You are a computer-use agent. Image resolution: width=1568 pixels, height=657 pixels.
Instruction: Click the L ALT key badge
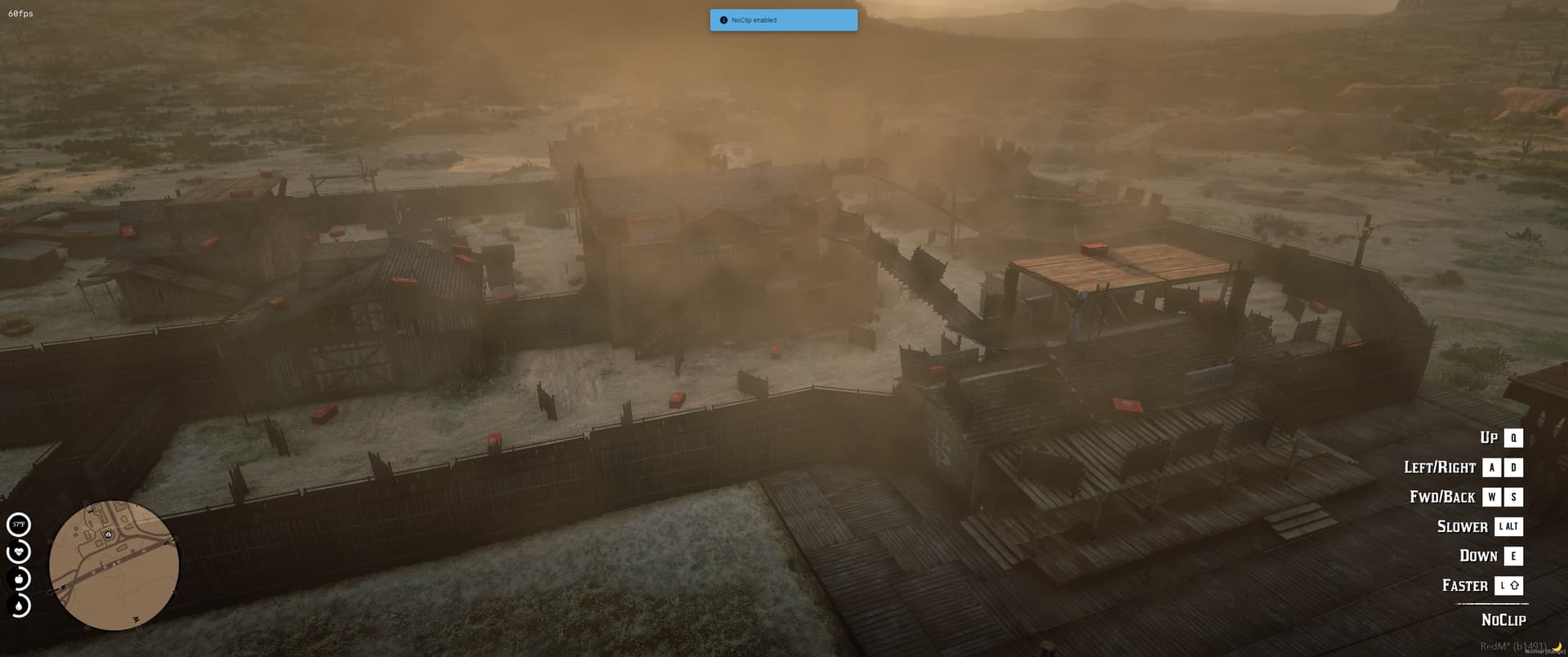pyautogui.click(x=1508, y=526)
